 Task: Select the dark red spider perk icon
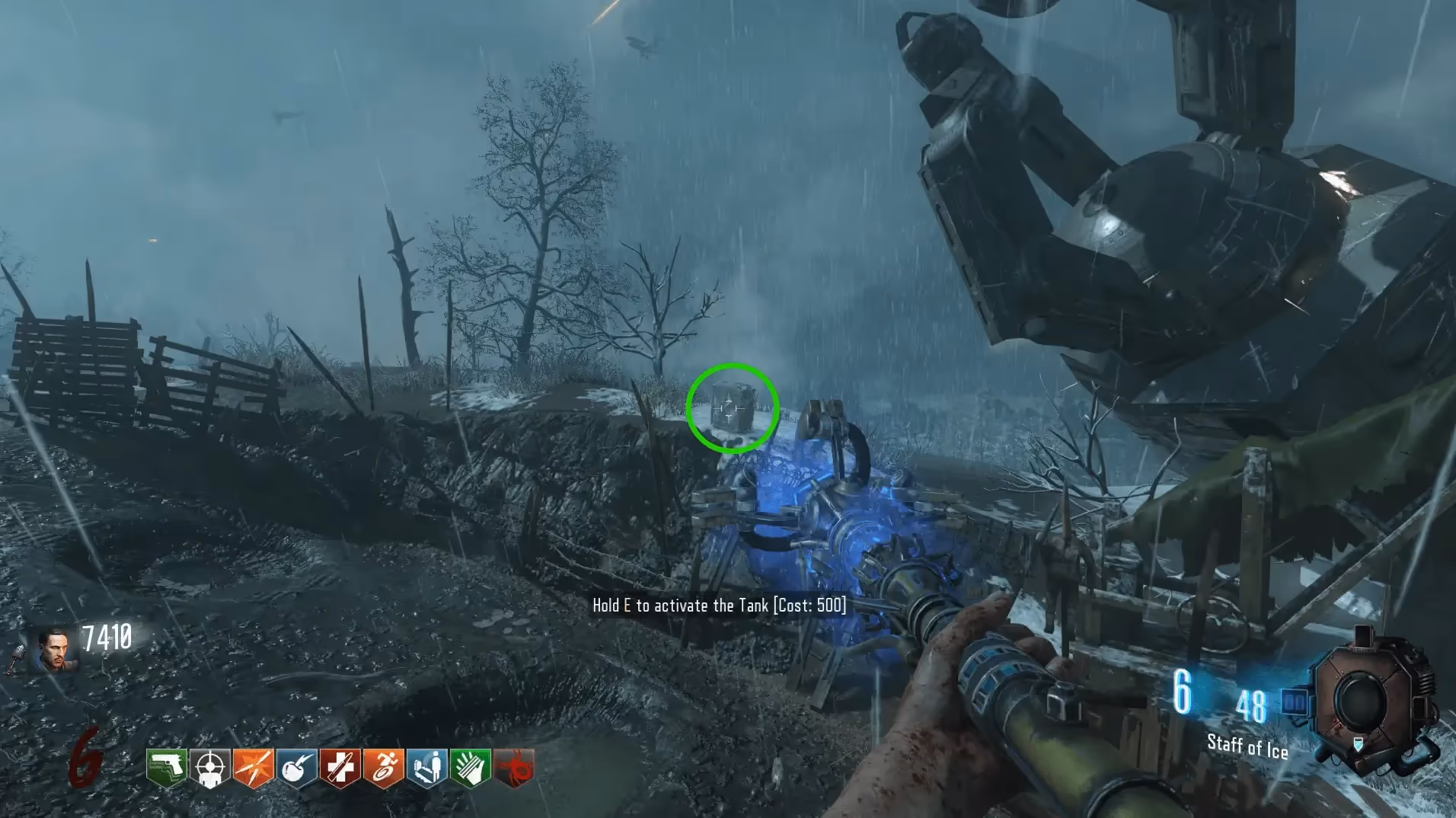point(514,768)
